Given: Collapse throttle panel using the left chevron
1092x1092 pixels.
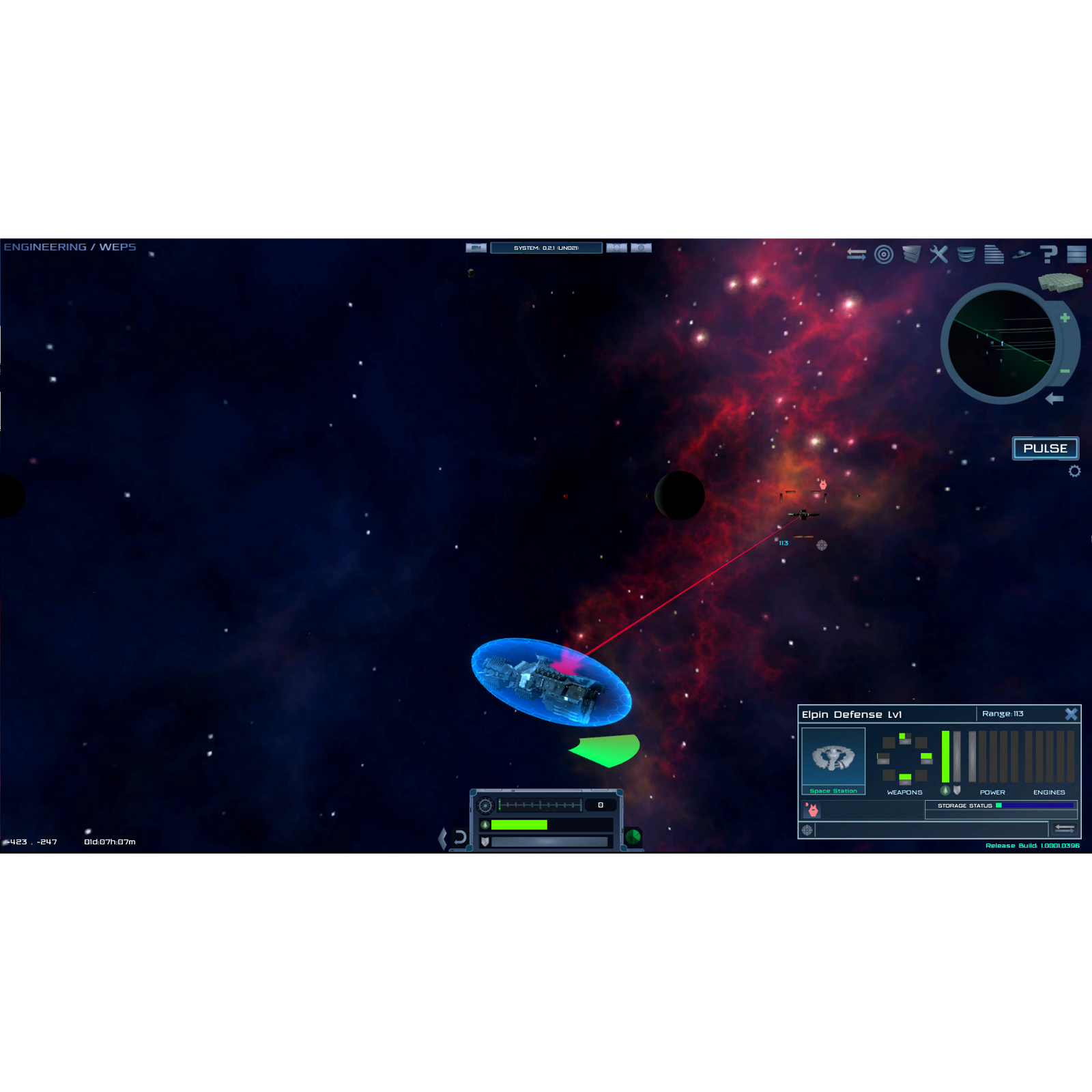Looking at the screenshot, I should tap(443, 838).
